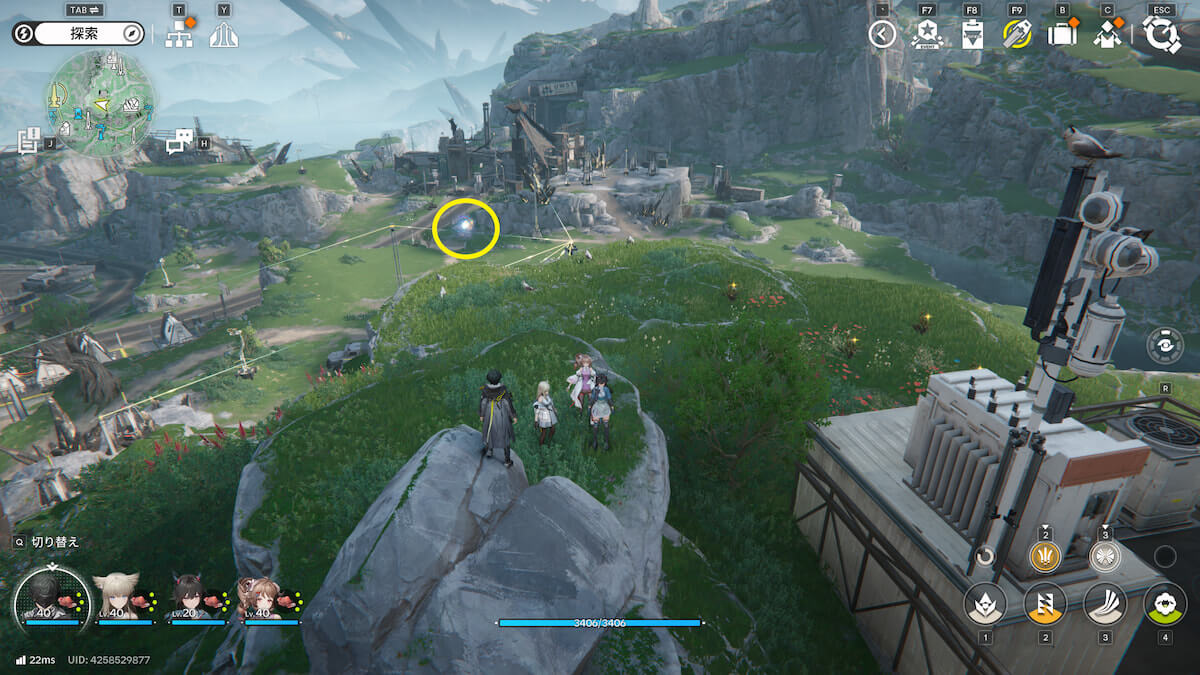This screenshot has height=675, width=1200.
Task: Open the clipboard icon with the triangle
Action: pos(971,35)
